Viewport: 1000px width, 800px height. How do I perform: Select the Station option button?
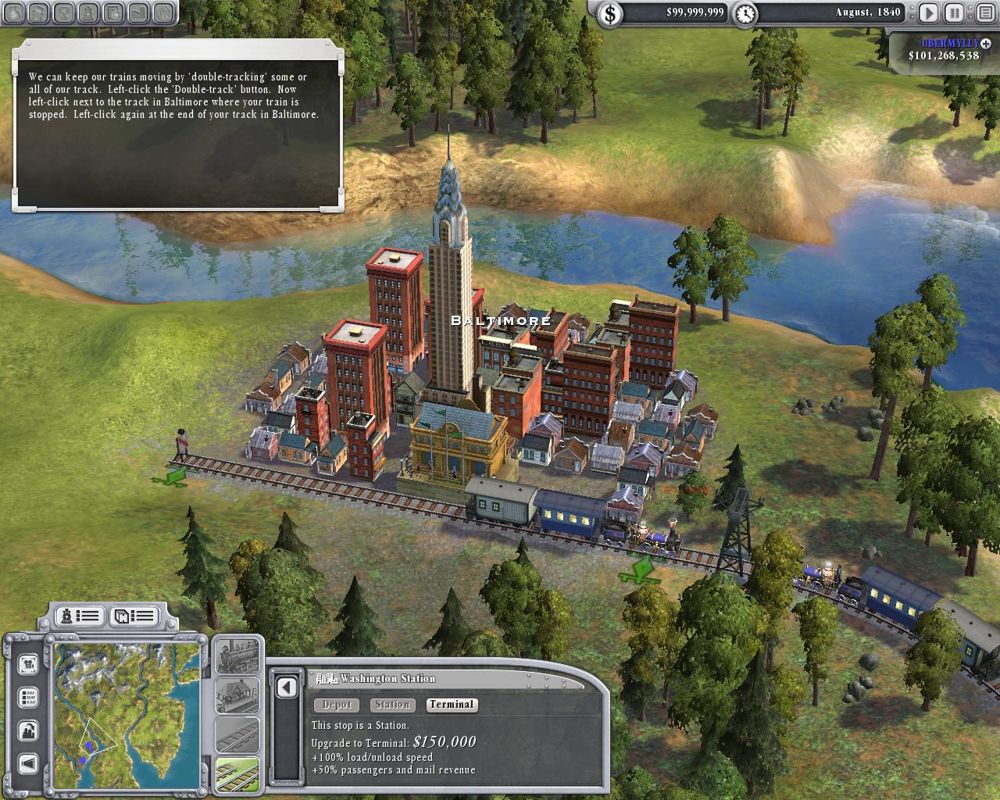[392, 705]
